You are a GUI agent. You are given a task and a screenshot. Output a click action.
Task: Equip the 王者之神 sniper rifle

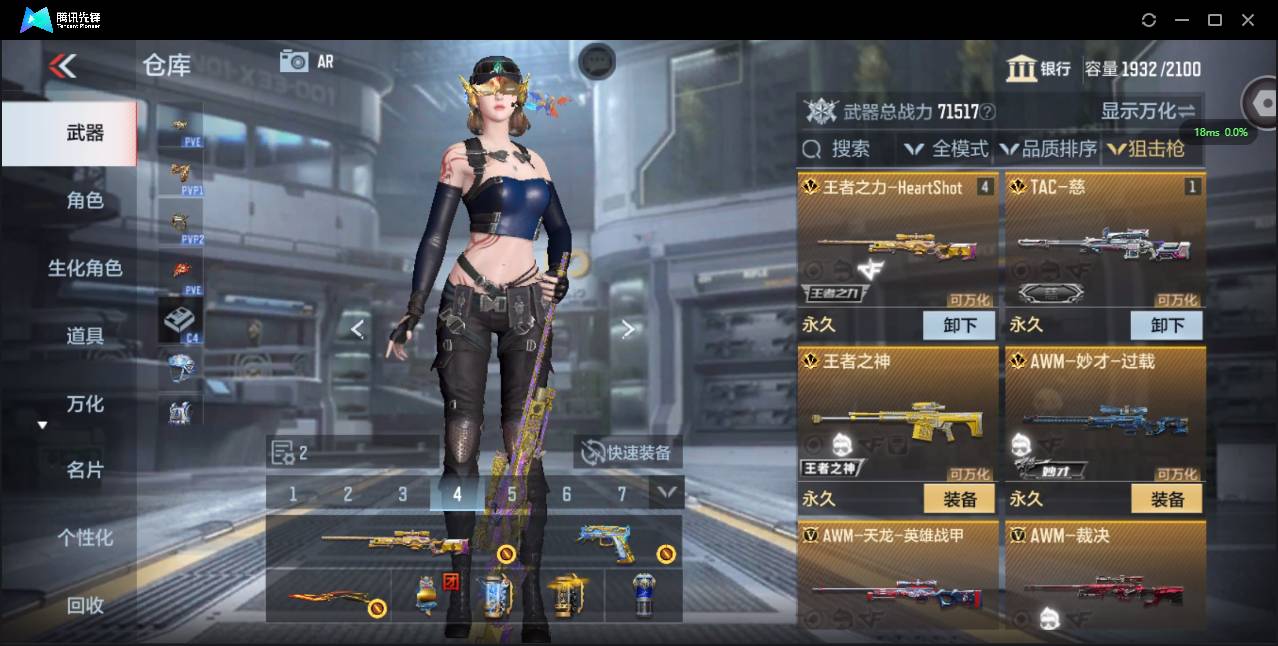(959, 498)
